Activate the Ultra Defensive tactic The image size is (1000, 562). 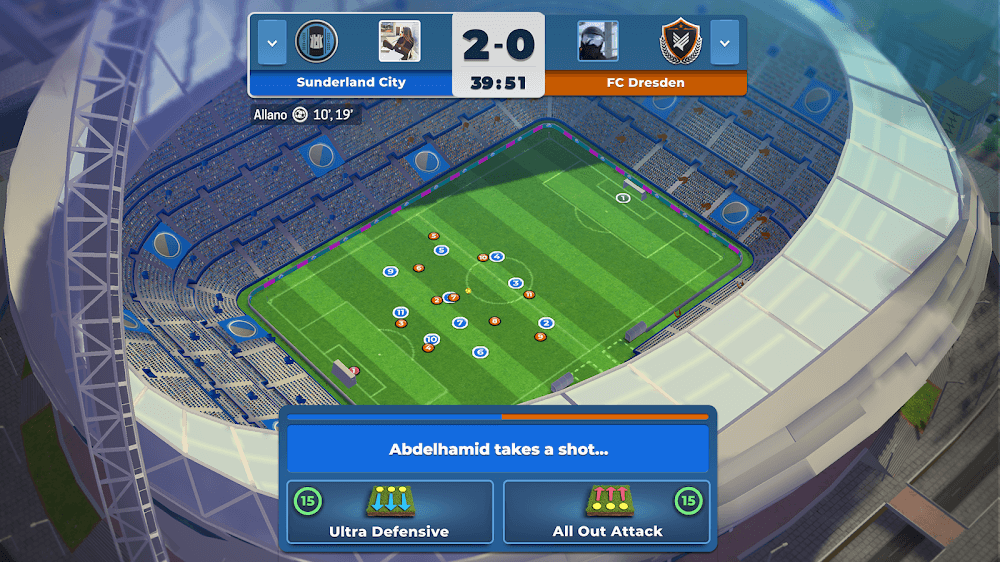pos(390,512)
